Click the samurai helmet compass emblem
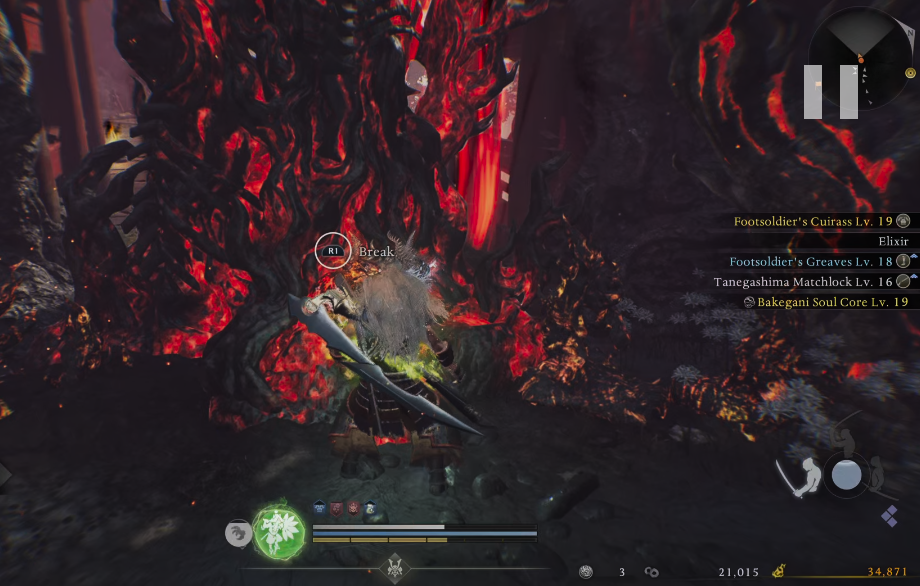The image size is (920, 586). pyautogui.click(x=394, y=568)
